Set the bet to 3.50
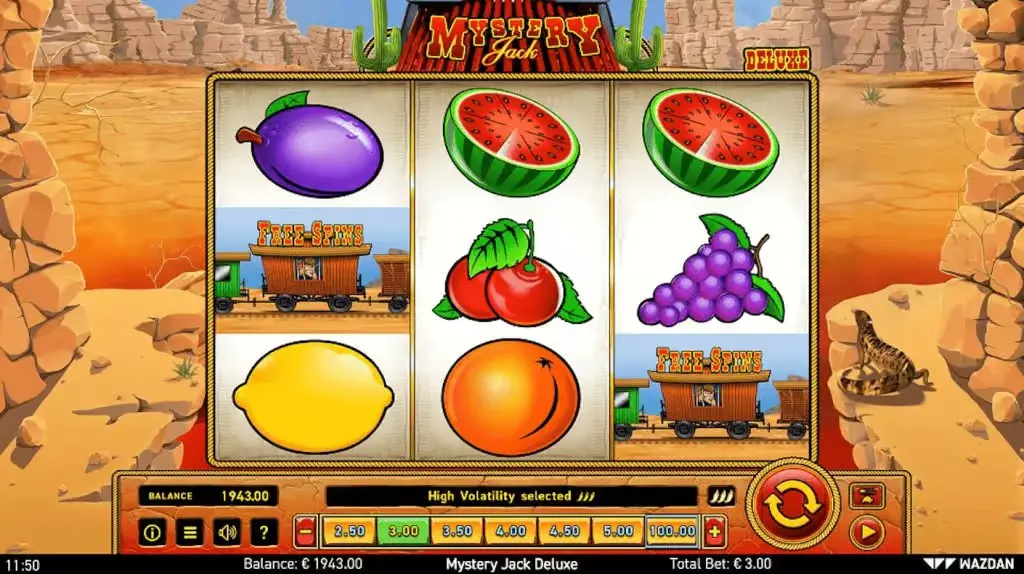This screenshot has width=1024, height=574. [x=457, y=531]
